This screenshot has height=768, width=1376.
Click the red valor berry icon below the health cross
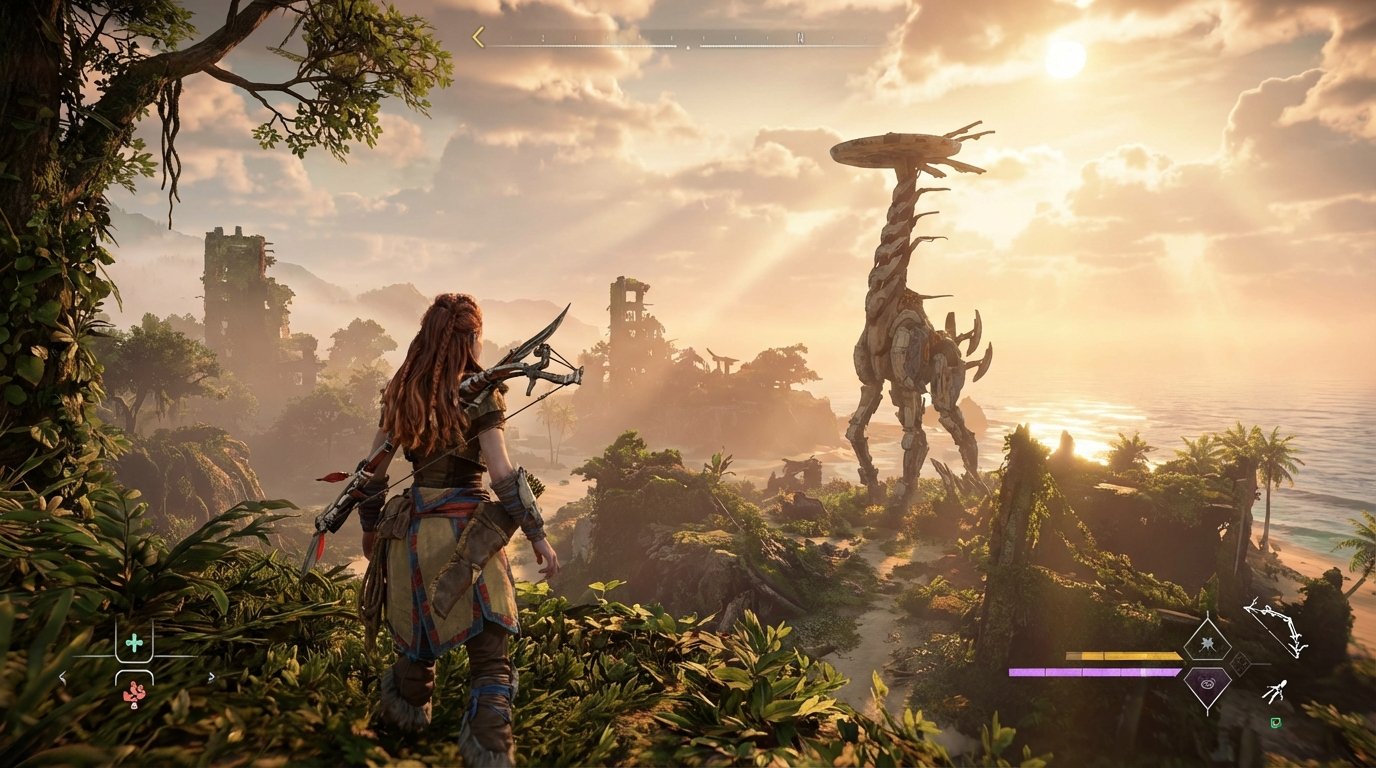(x=134, y=693)
